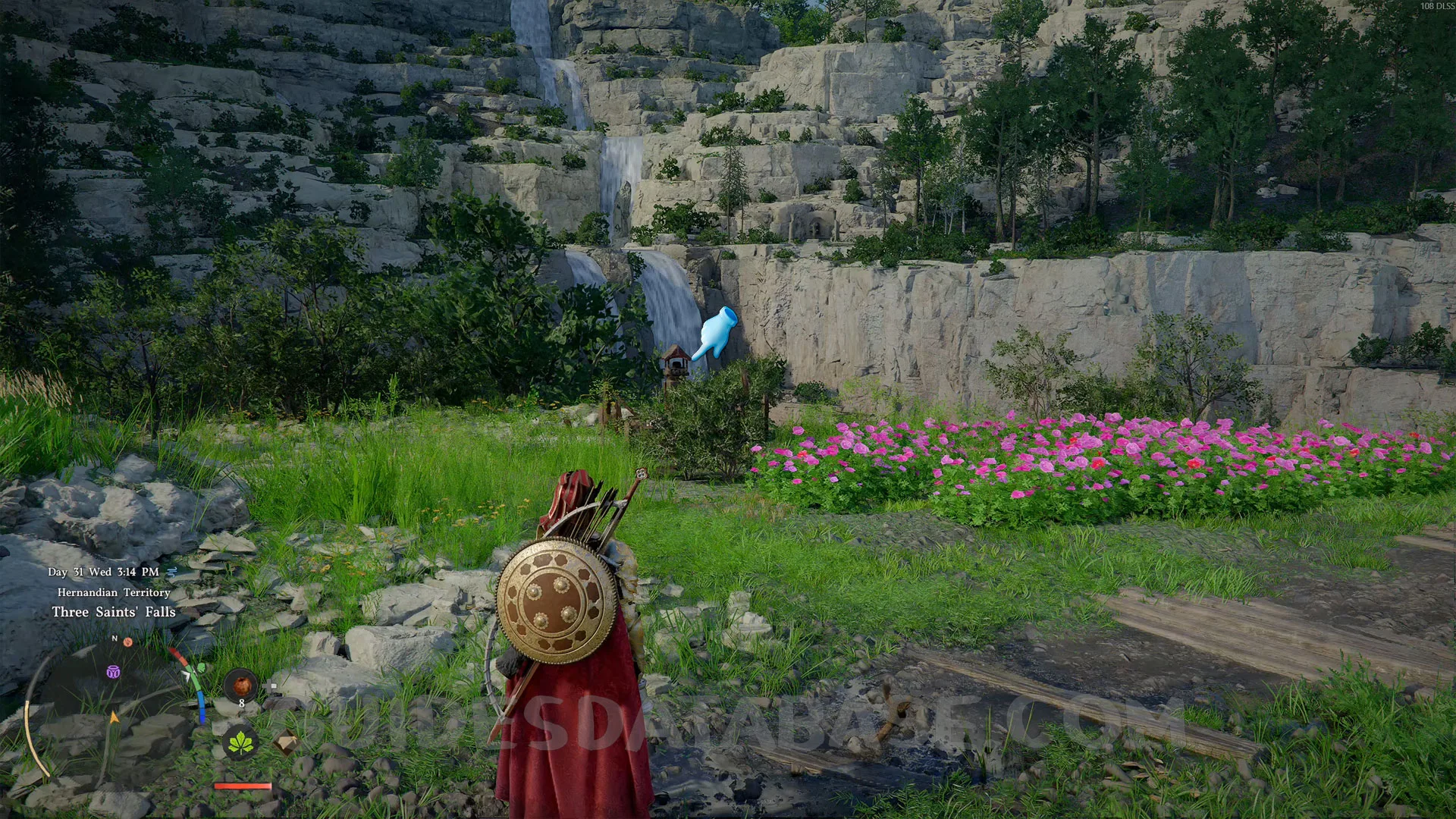The image size is (1456, 819).
Task: Select the apple food item slot
Action: (x=241, y=686)
